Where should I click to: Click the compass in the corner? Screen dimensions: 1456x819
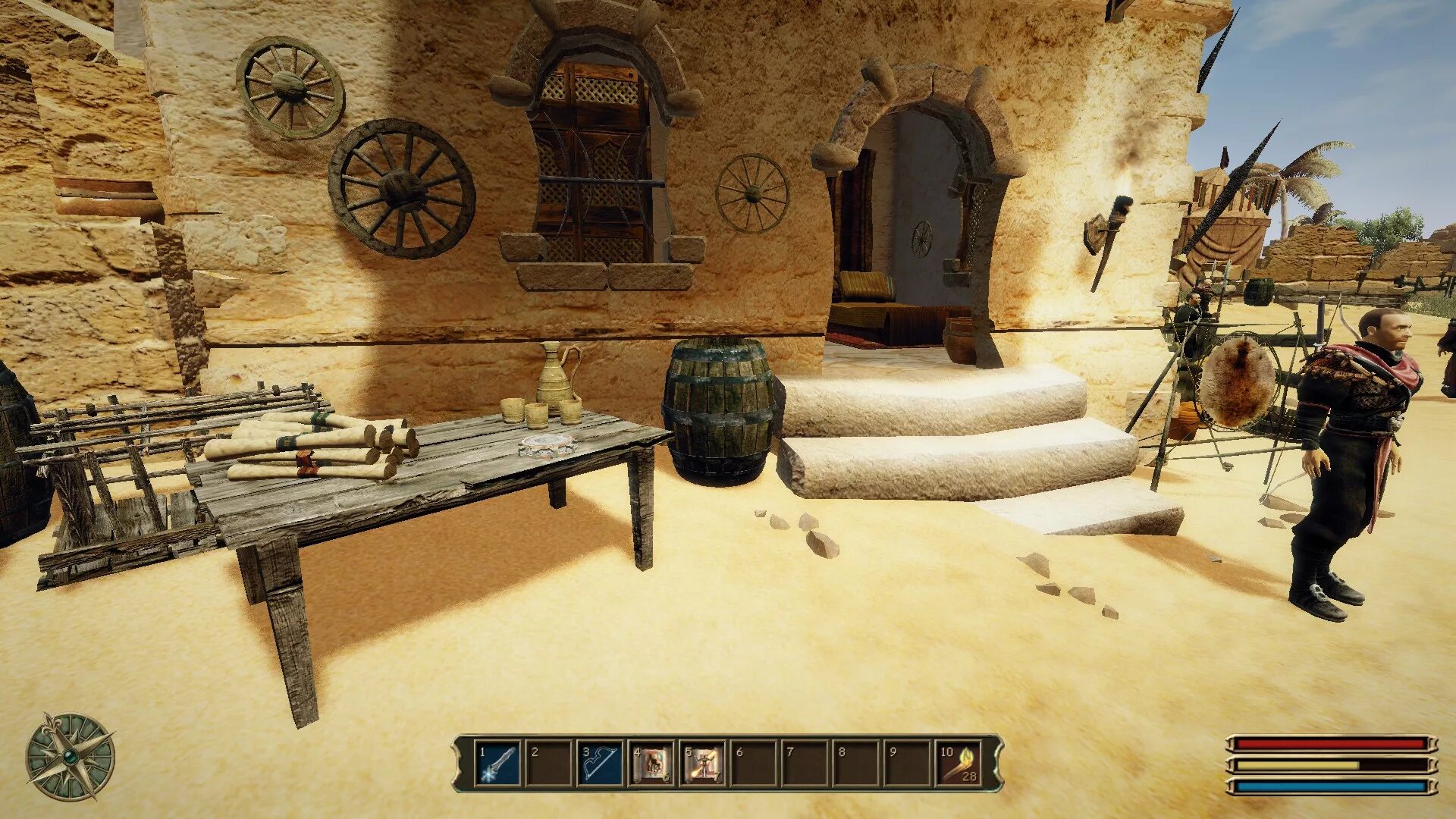click(x=71, y=757)
